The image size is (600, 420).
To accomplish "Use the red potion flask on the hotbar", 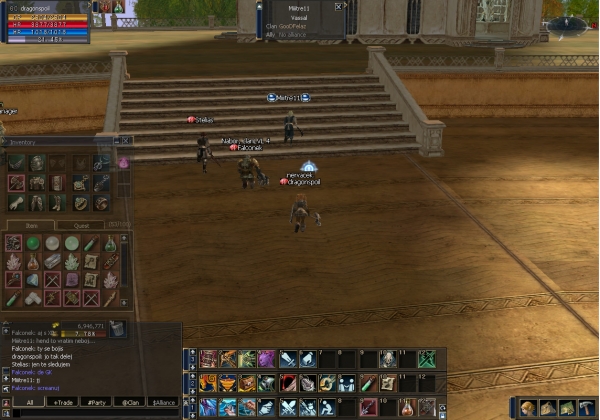I will tap(407, 407).
